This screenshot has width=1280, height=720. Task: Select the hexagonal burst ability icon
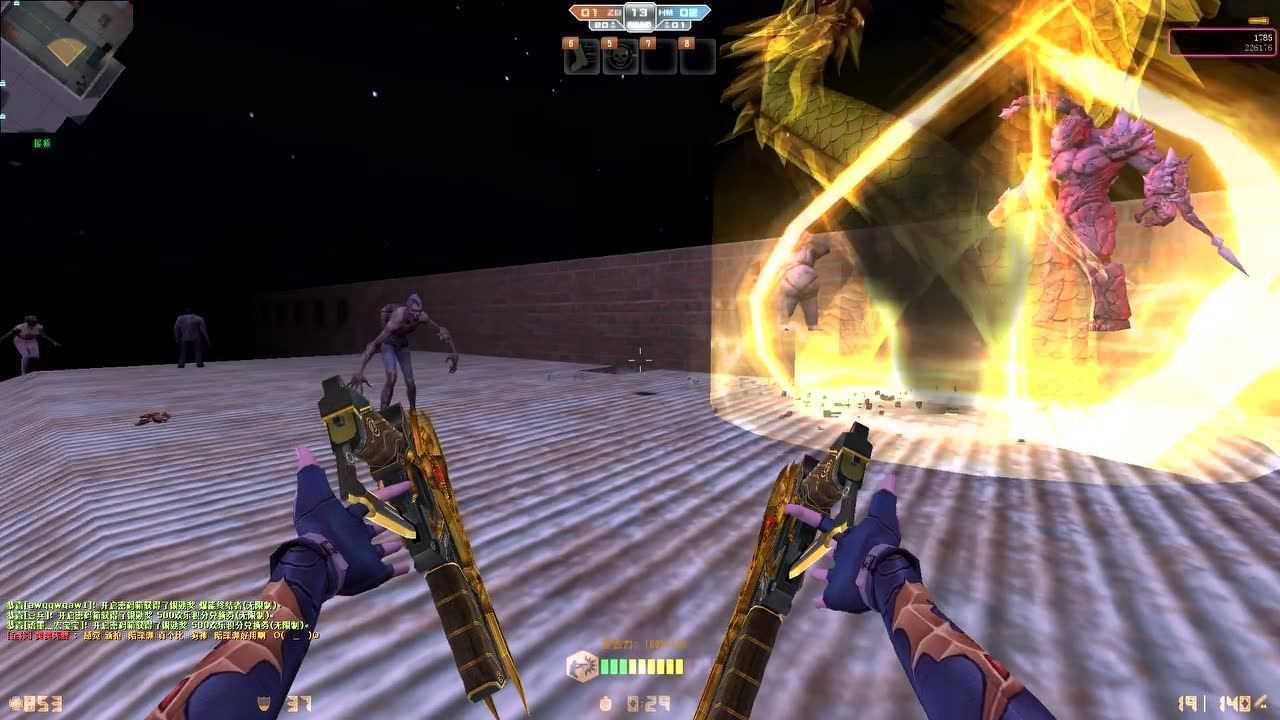click(581, 667)
